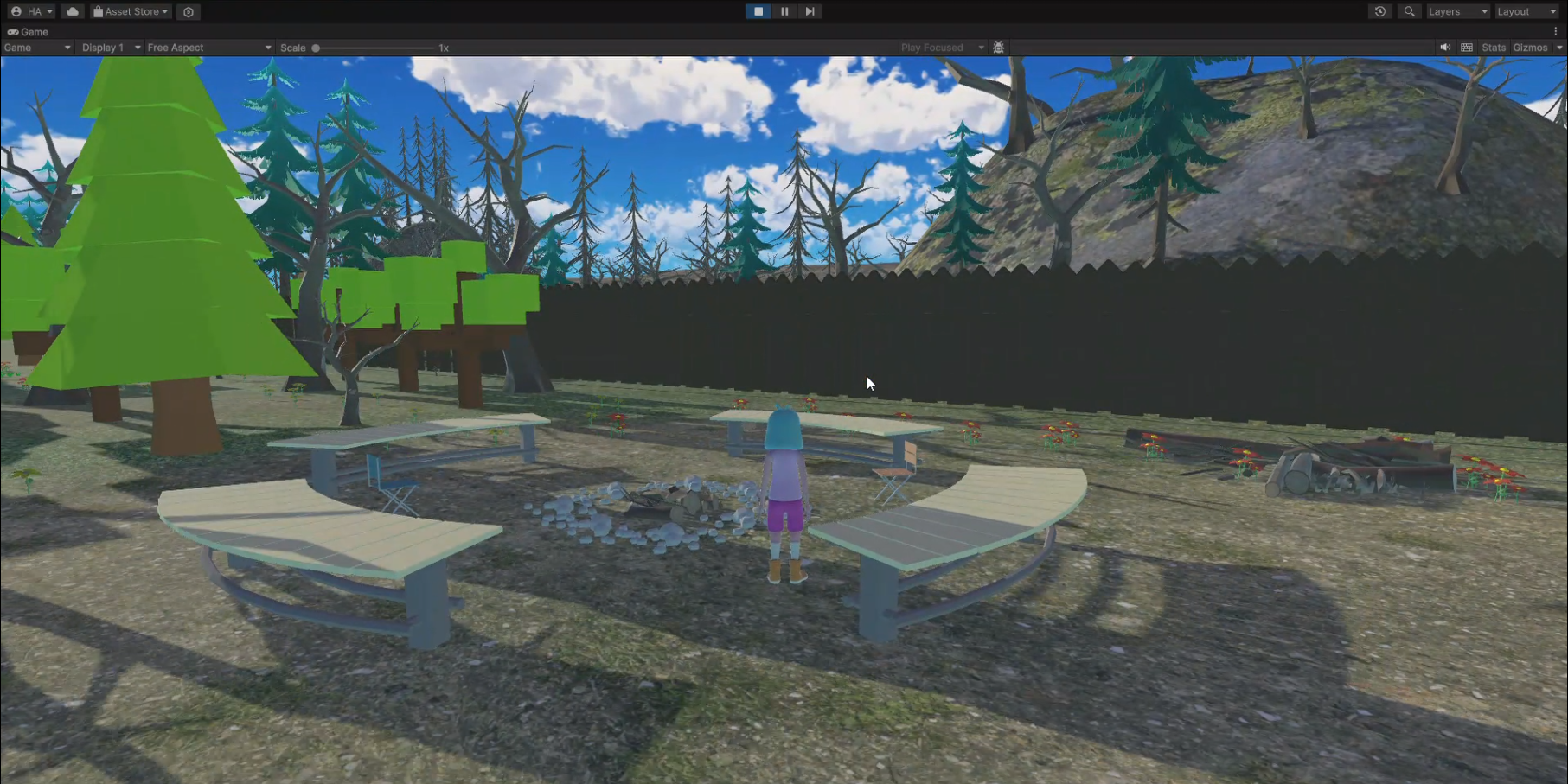Open the HA account menu
This screenshot has width=1568, height=784.
click(x=29, y=11)
